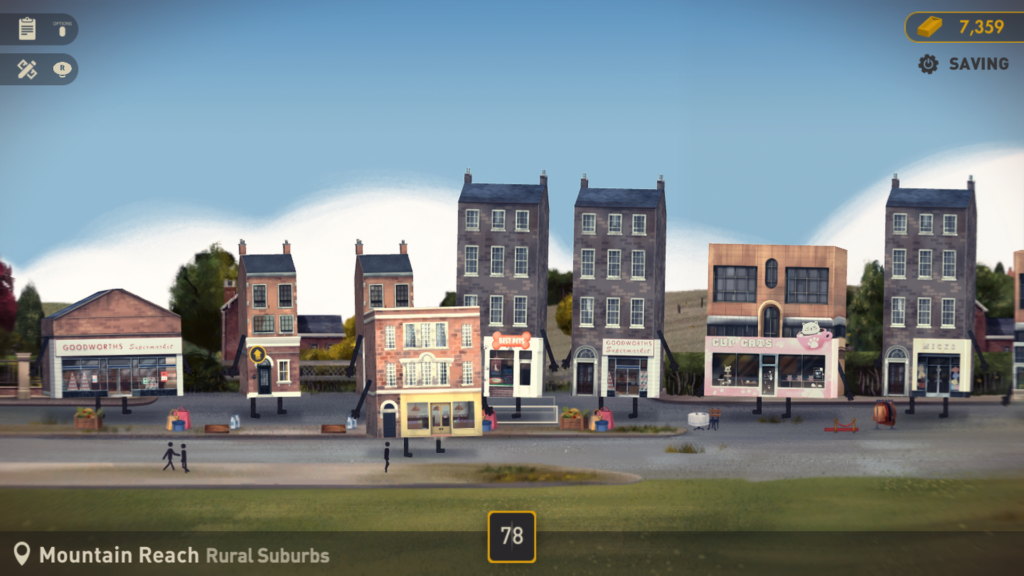This screenshot has width=1024, height=576.
Task: Open the clipboard task list
Action: (27, 29)
